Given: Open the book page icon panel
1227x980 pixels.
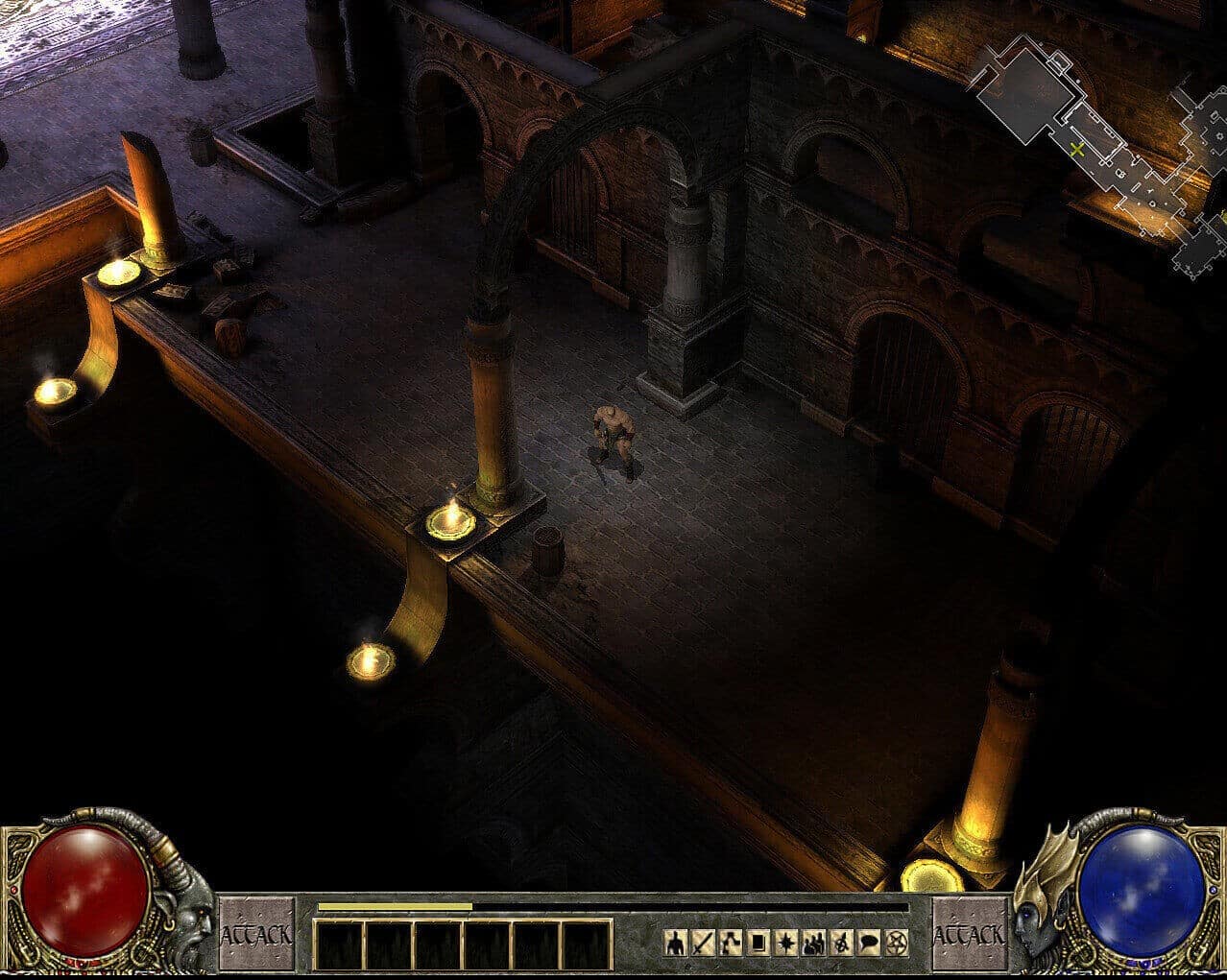Looking at the screenshot, I should (758, 943).
